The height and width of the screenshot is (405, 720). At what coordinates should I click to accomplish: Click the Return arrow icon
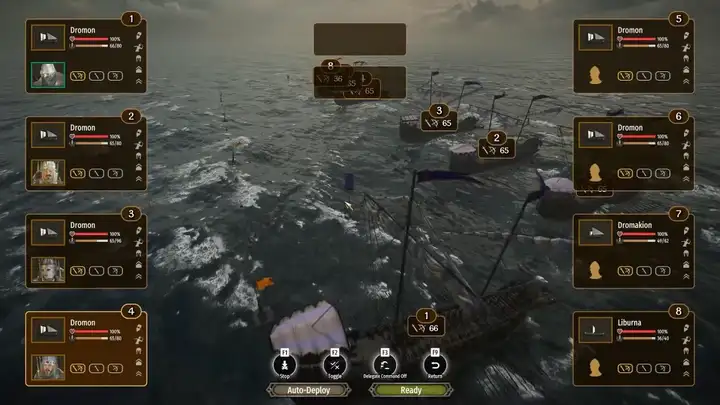pyautogui.click(x=435, y=365)
